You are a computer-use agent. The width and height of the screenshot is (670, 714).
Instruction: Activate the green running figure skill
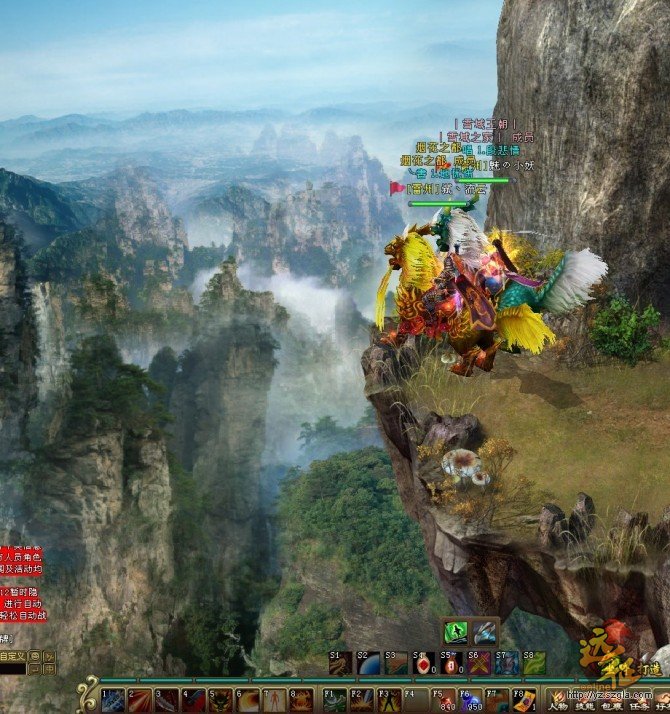click(456, 632)
